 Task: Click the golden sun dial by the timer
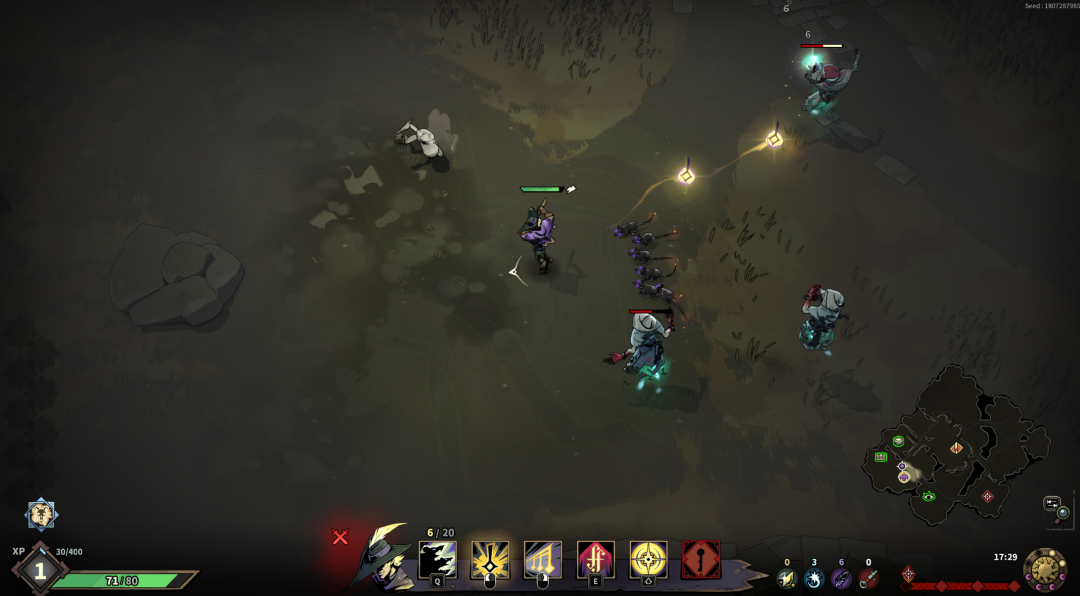[x=1044, y=569]
